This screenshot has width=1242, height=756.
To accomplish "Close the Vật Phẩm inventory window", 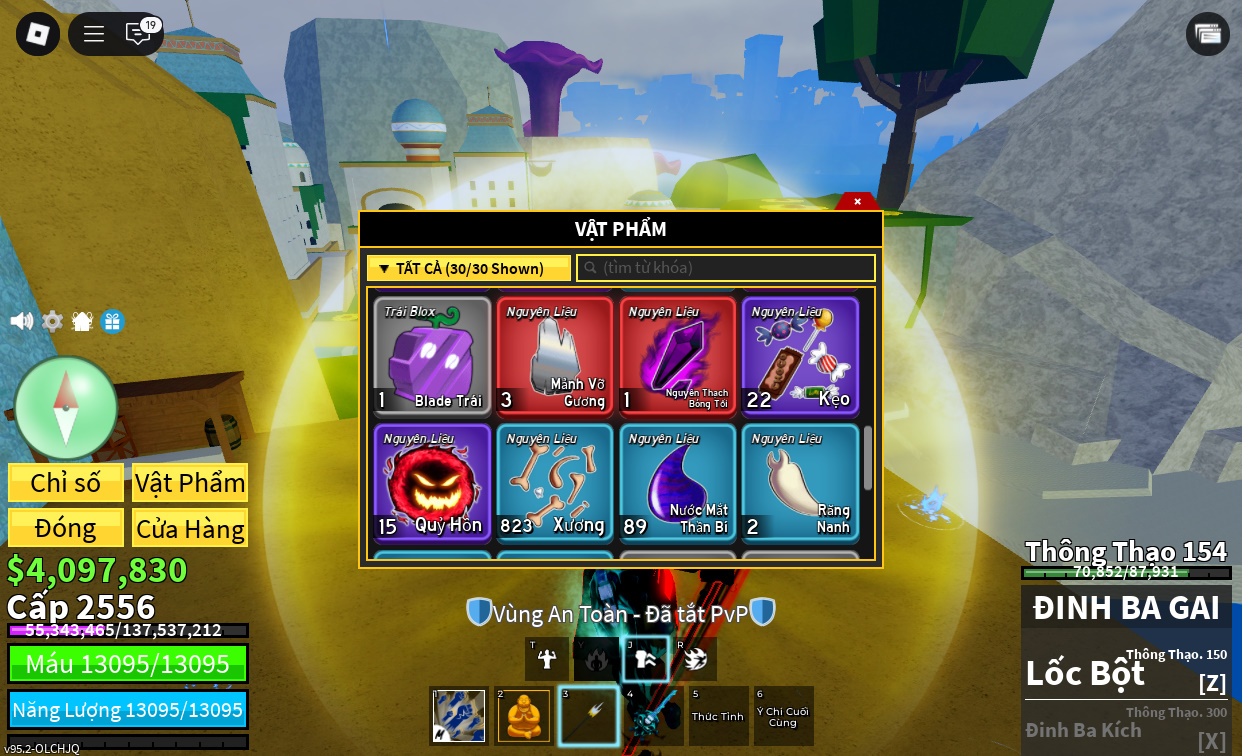I will tap(857, 202).
